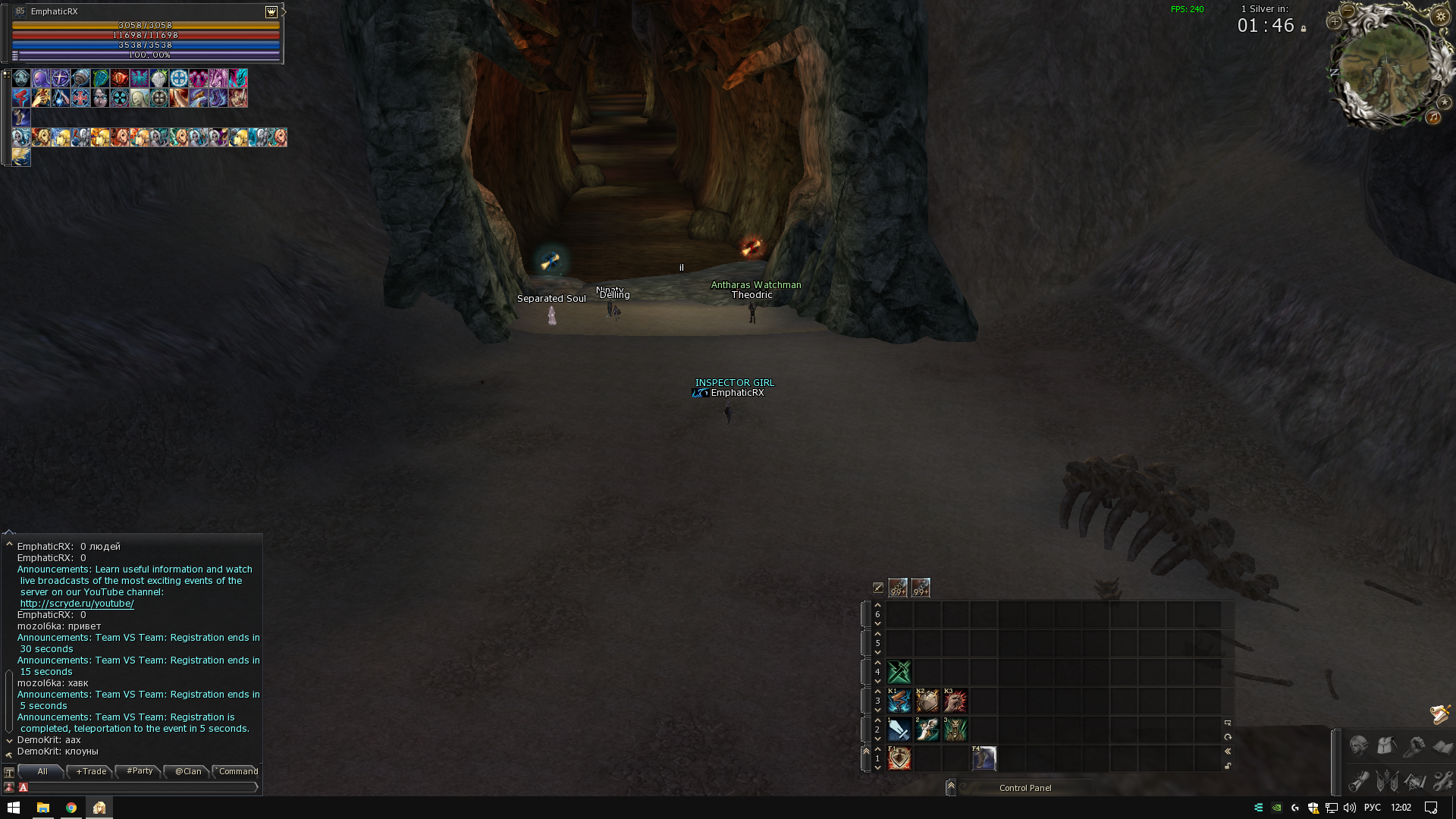Viewport: 1456px width, 819px height.
Task: Use the sword attack skill in slot 1
Action: [899, 730]
